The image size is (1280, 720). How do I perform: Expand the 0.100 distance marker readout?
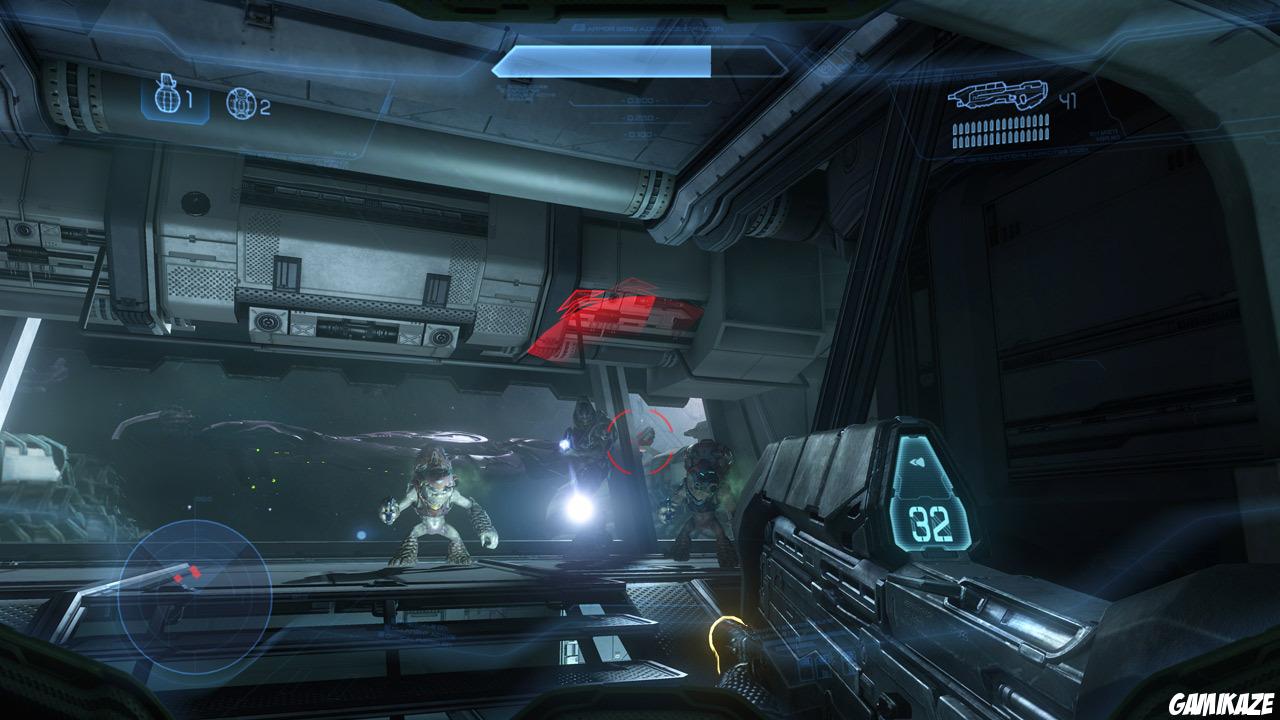click(x=636, y=134)
